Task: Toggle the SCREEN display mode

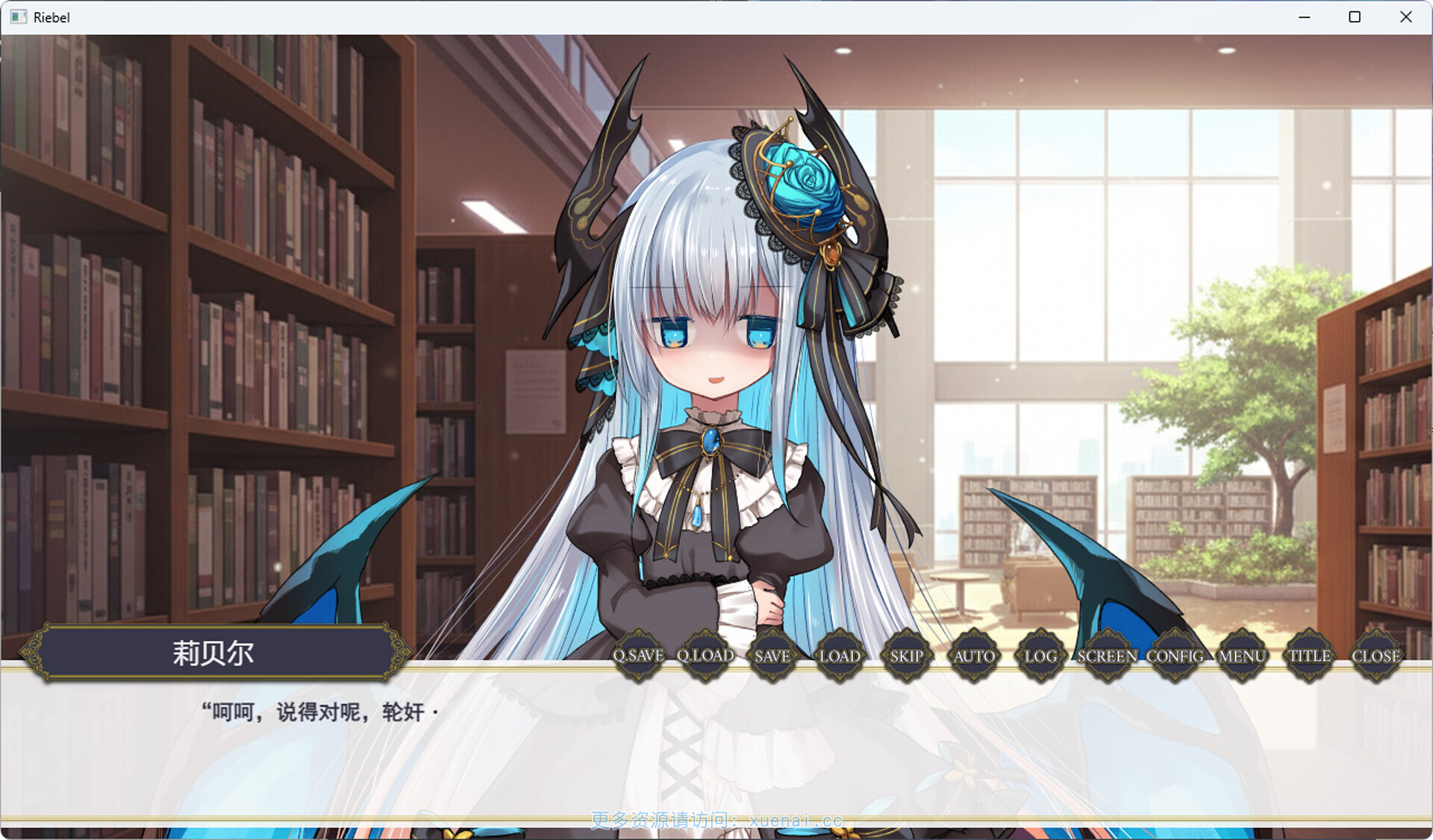Action: 1107,656
